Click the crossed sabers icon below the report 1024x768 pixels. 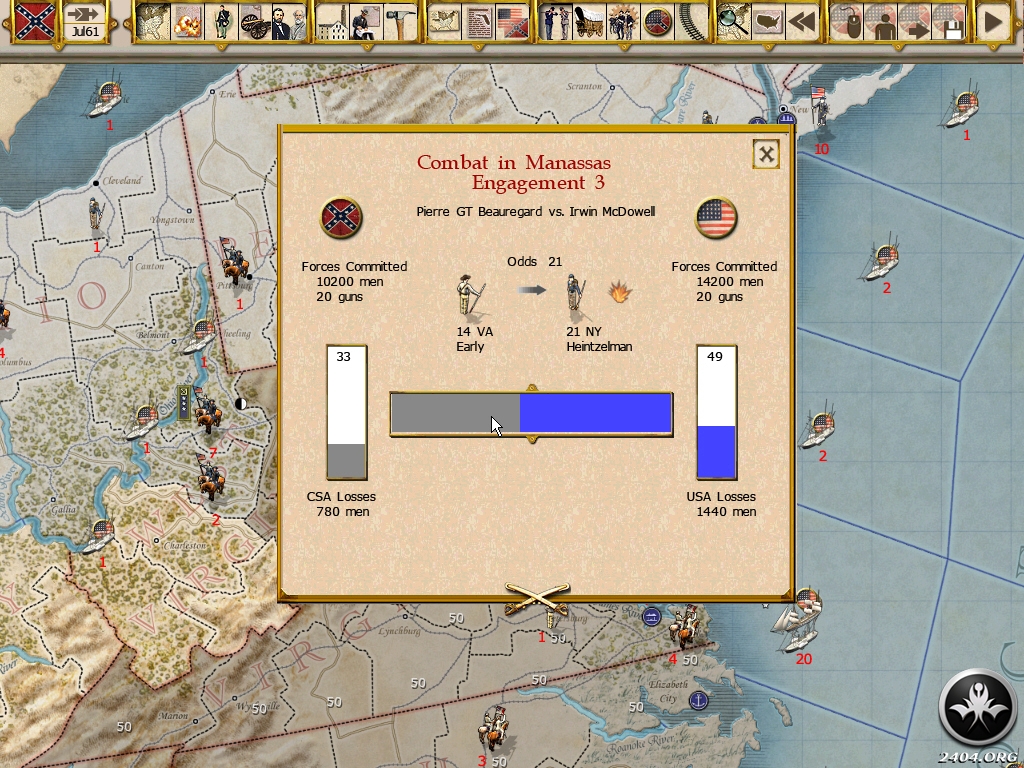[536, 598]
